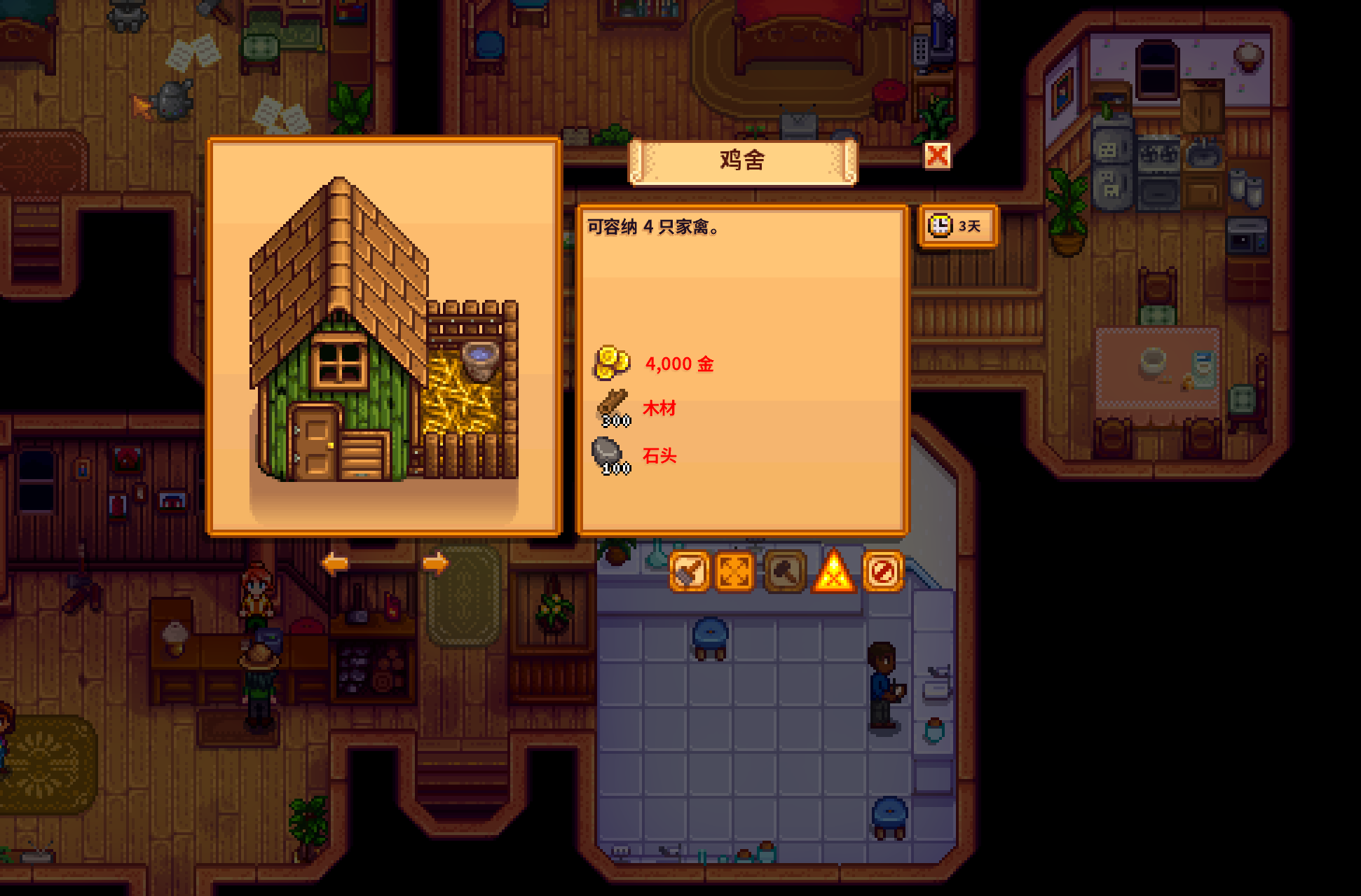
Task: Open the paintbrush building paint option
Action: coord(689,572)
